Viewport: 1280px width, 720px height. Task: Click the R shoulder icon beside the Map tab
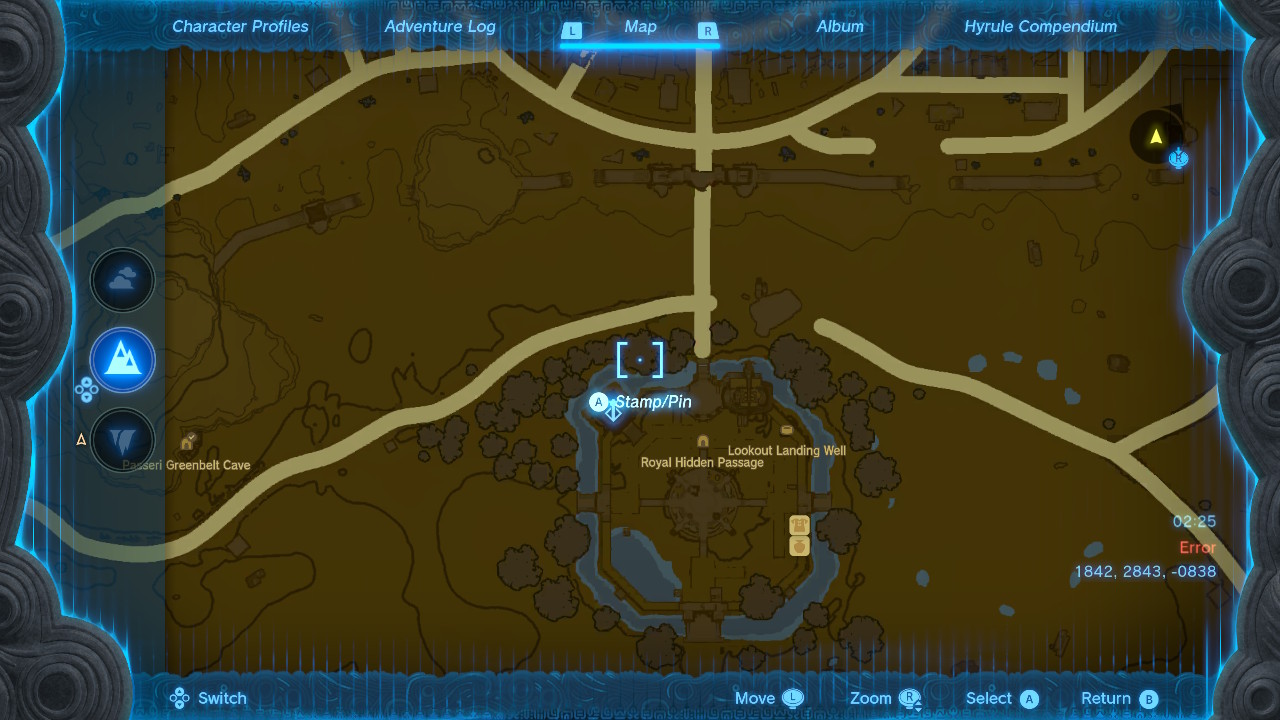click(x=707, y=31)
